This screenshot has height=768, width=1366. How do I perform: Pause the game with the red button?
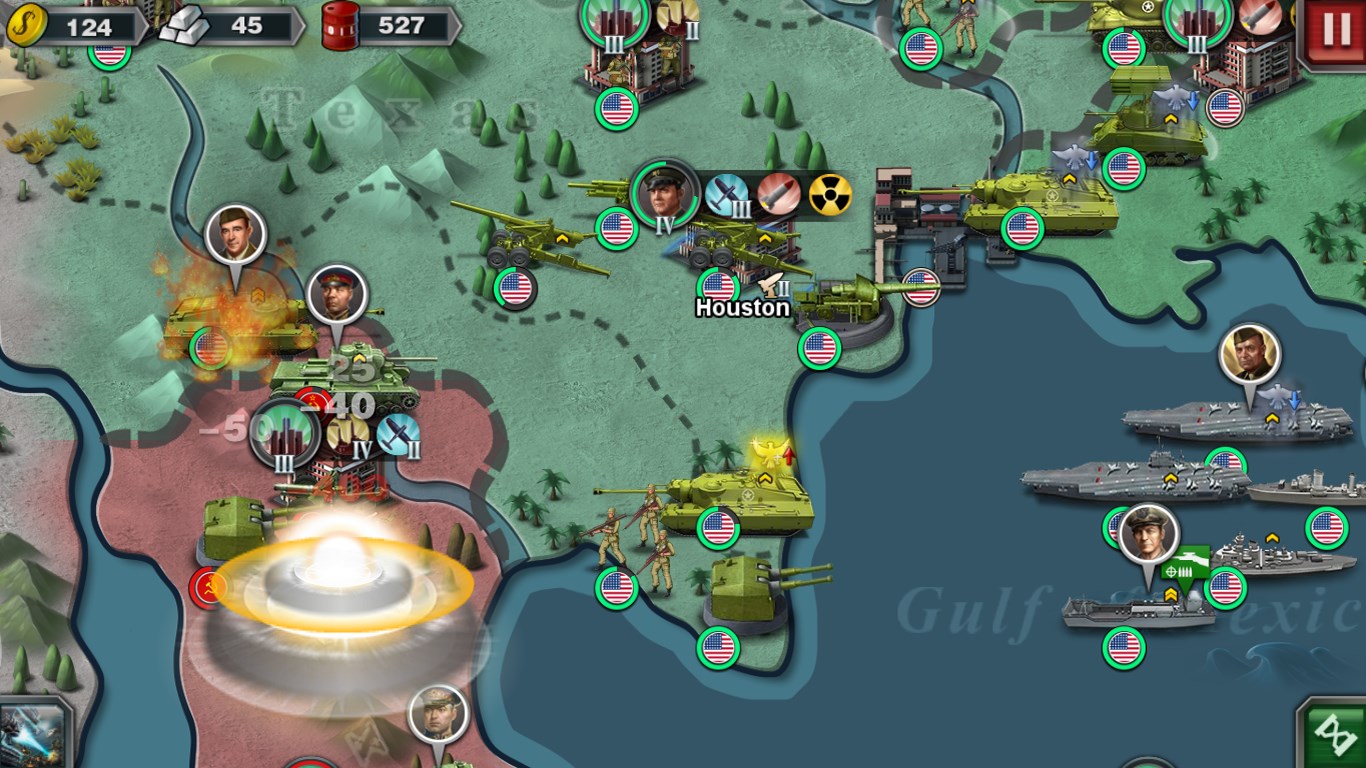(1336, 32)
